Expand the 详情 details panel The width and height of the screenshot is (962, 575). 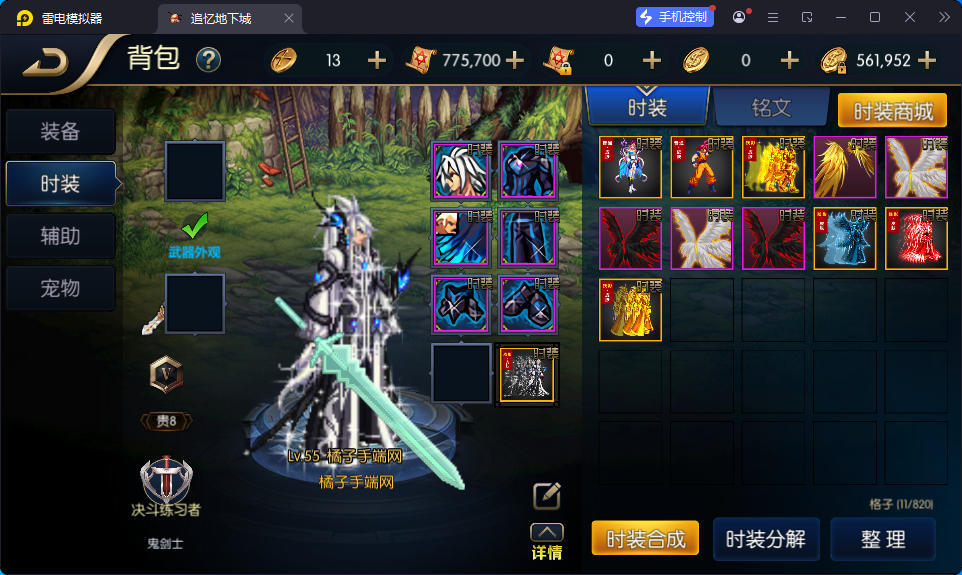point(546,543)
